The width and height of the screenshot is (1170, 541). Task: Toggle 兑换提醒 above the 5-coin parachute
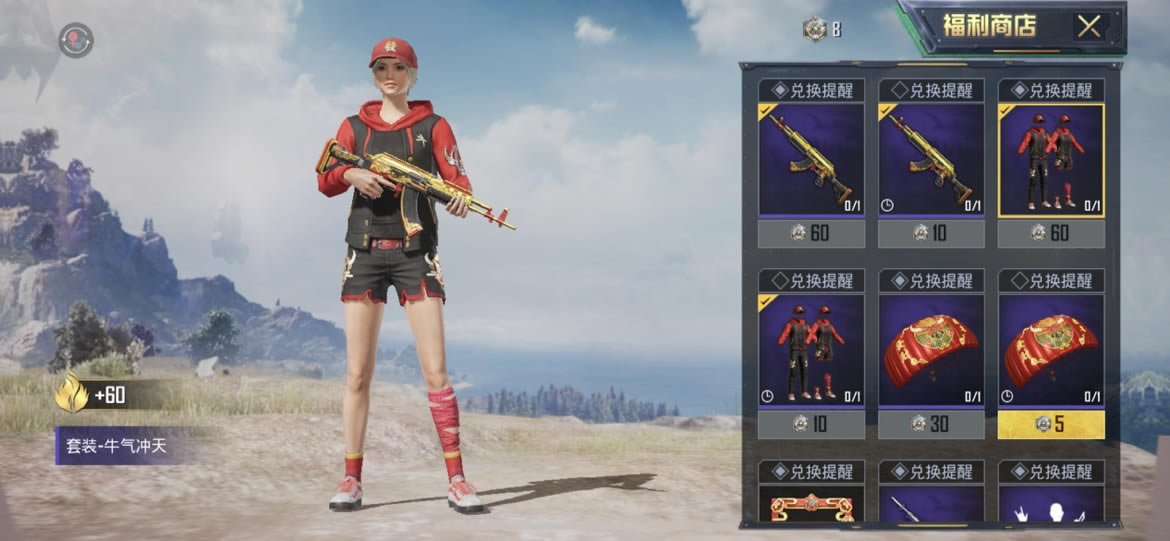(1051, 281)
